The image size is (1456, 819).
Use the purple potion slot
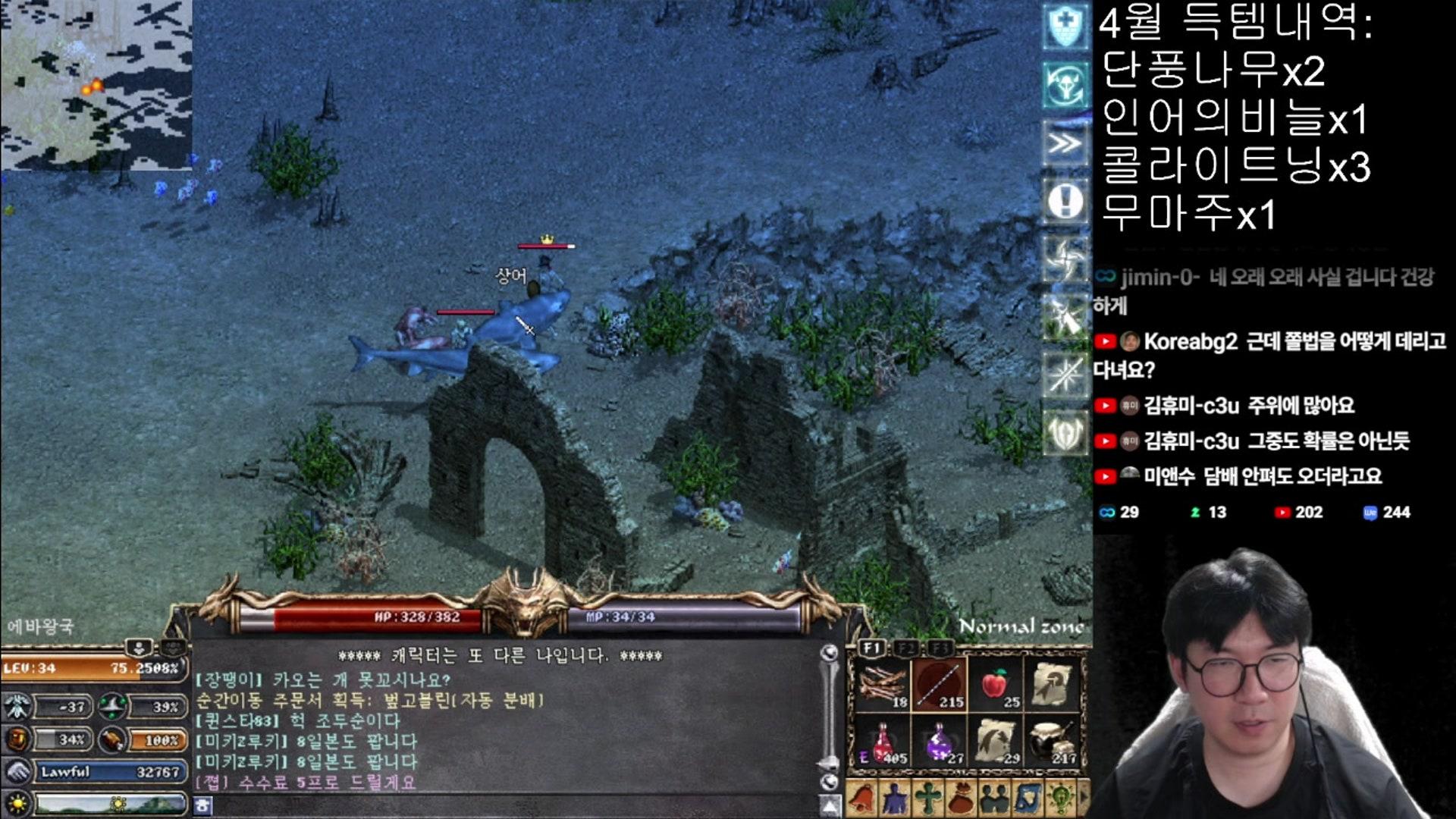pos(939,741)
